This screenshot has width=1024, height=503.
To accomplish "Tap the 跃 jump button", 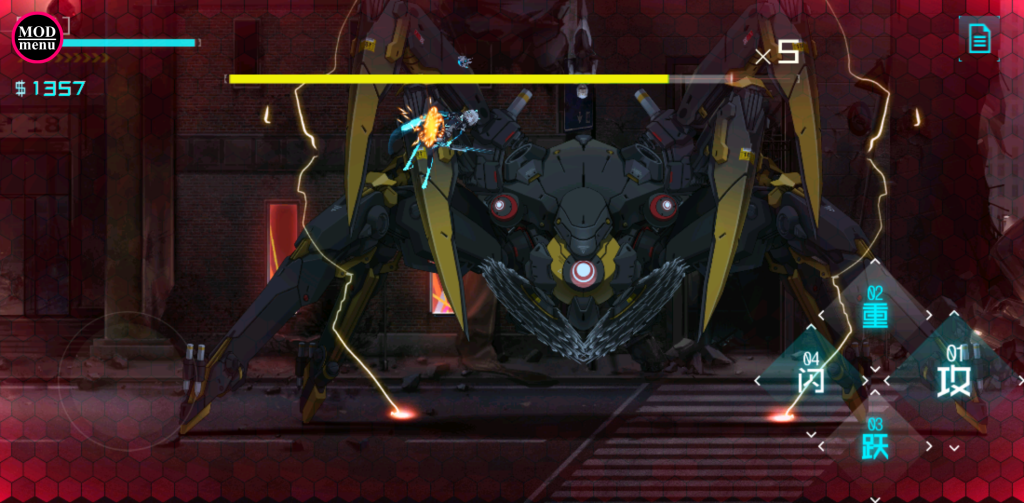I will pyautogui.click(x=875, y=444).
